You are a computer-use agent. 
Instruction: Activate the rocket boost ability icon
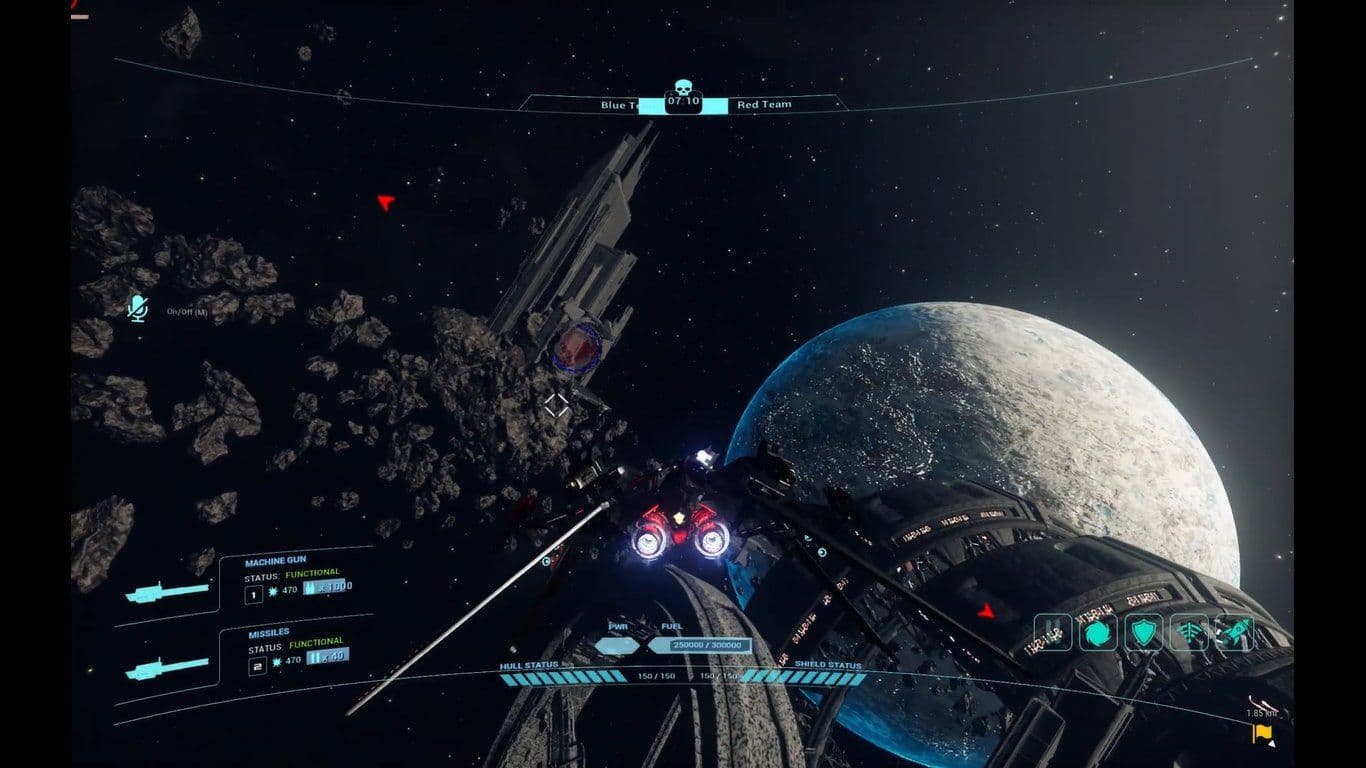(x=1234, y=632)
